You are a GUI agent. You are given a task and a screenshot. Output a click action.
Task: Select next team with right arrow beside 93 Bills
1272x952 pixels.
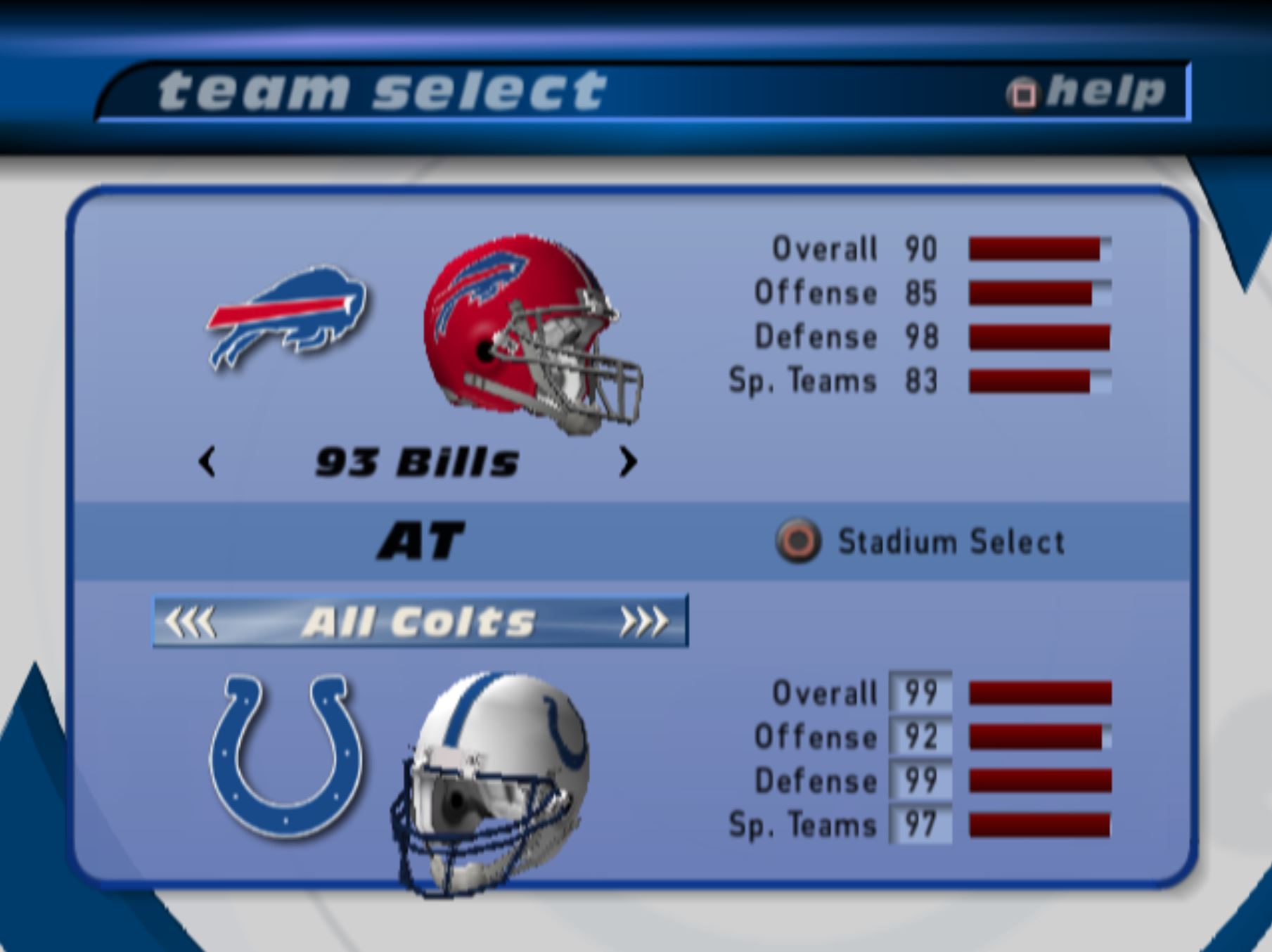[627, 463]
